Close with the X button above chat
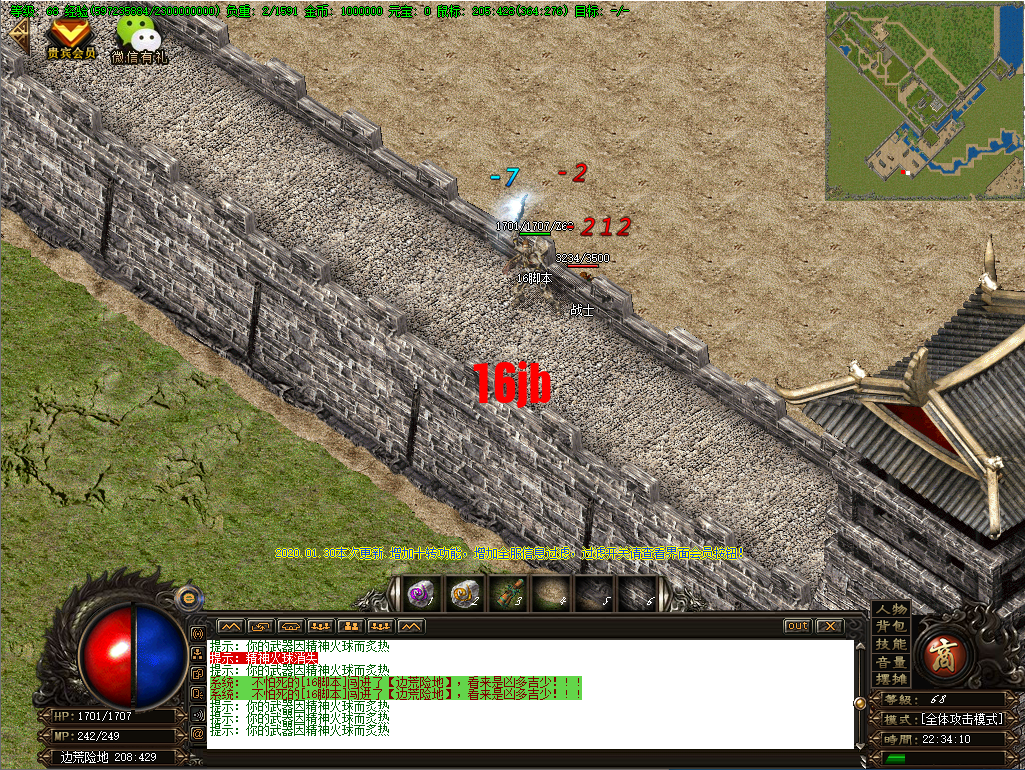 tap(829, 626)
